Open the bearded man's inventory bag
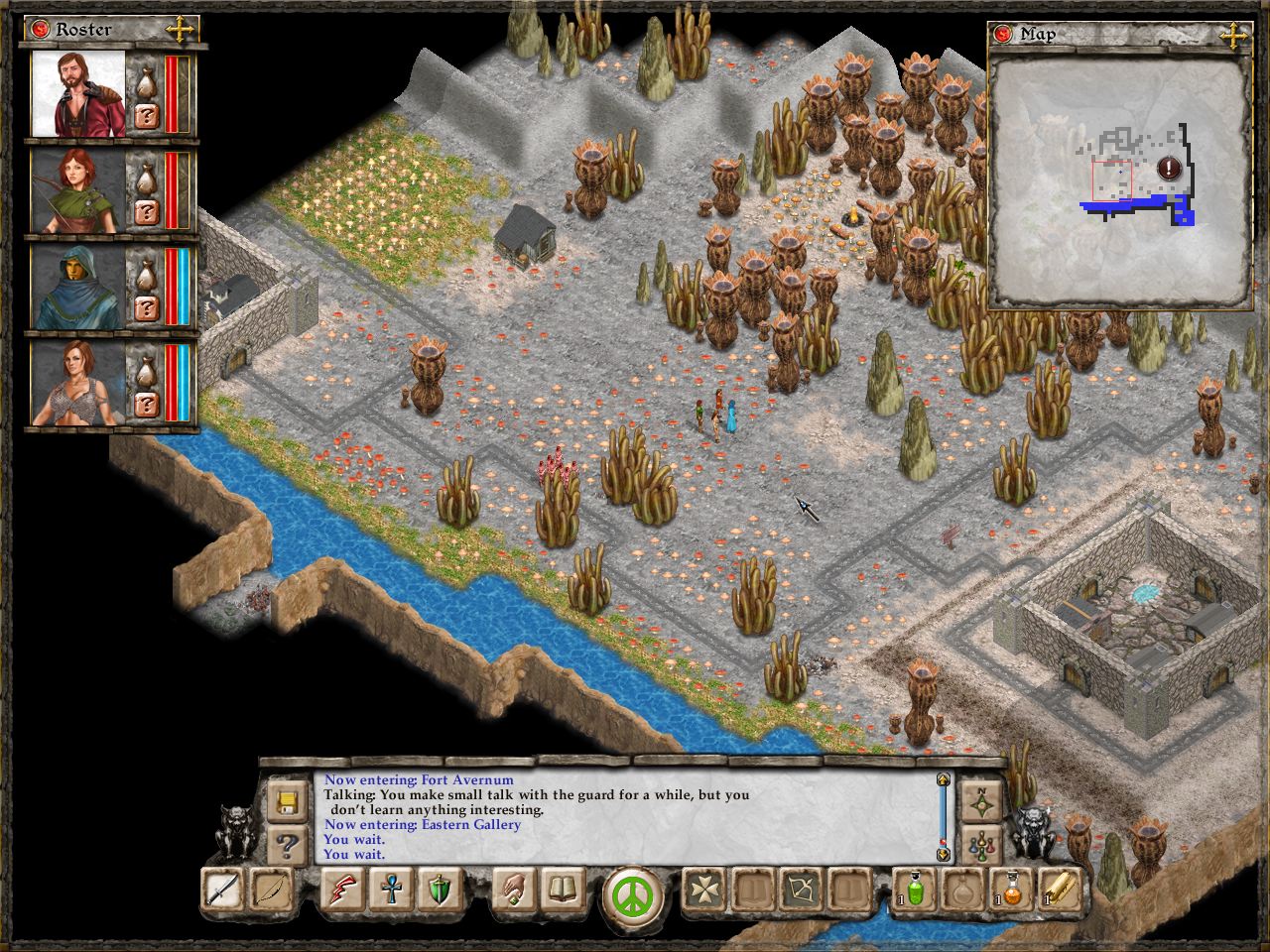This screenshot has height=952, width=1270. tap(146, 78)
